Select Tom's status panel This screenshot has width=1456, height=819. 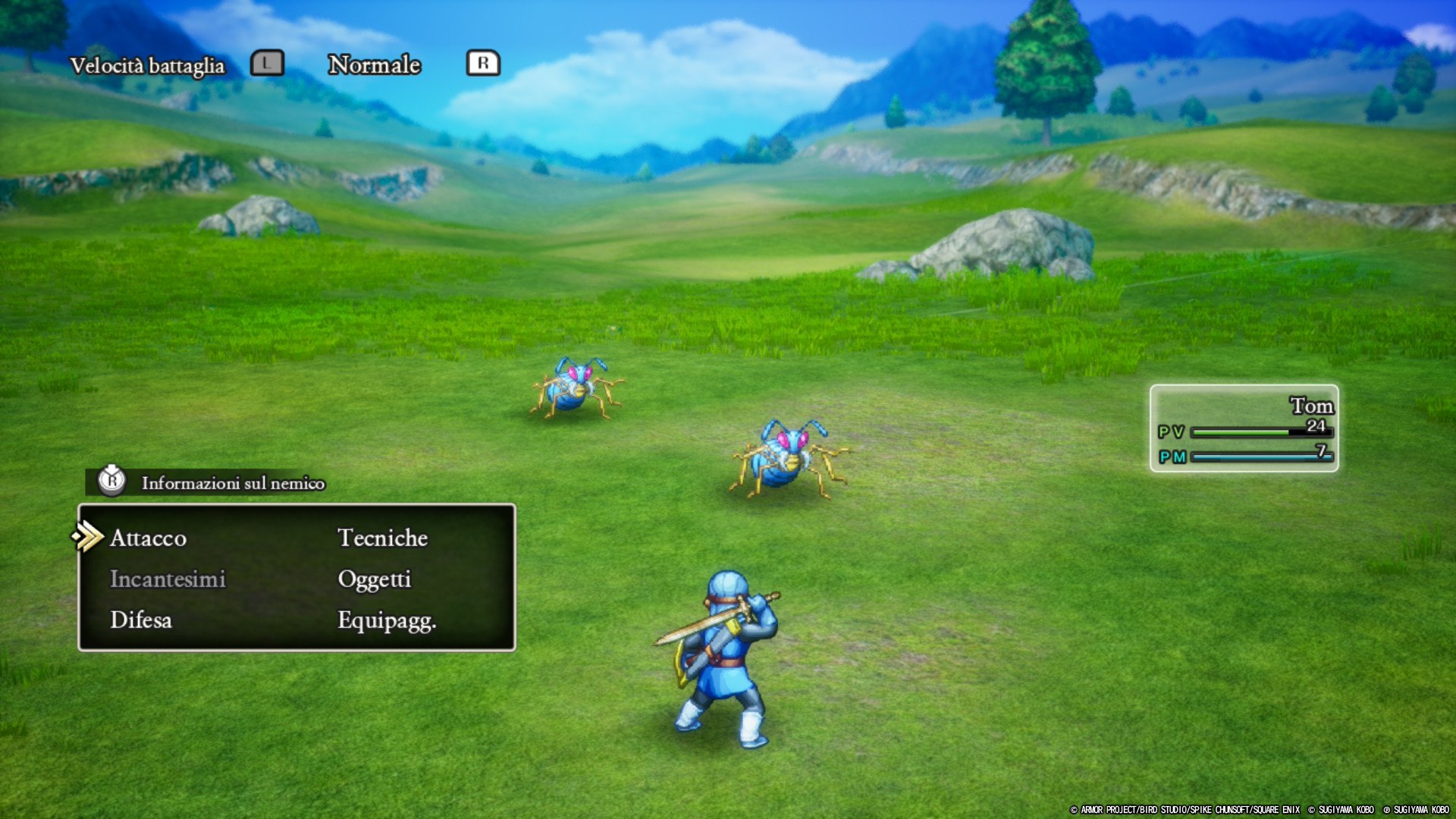coord(1244,428)
